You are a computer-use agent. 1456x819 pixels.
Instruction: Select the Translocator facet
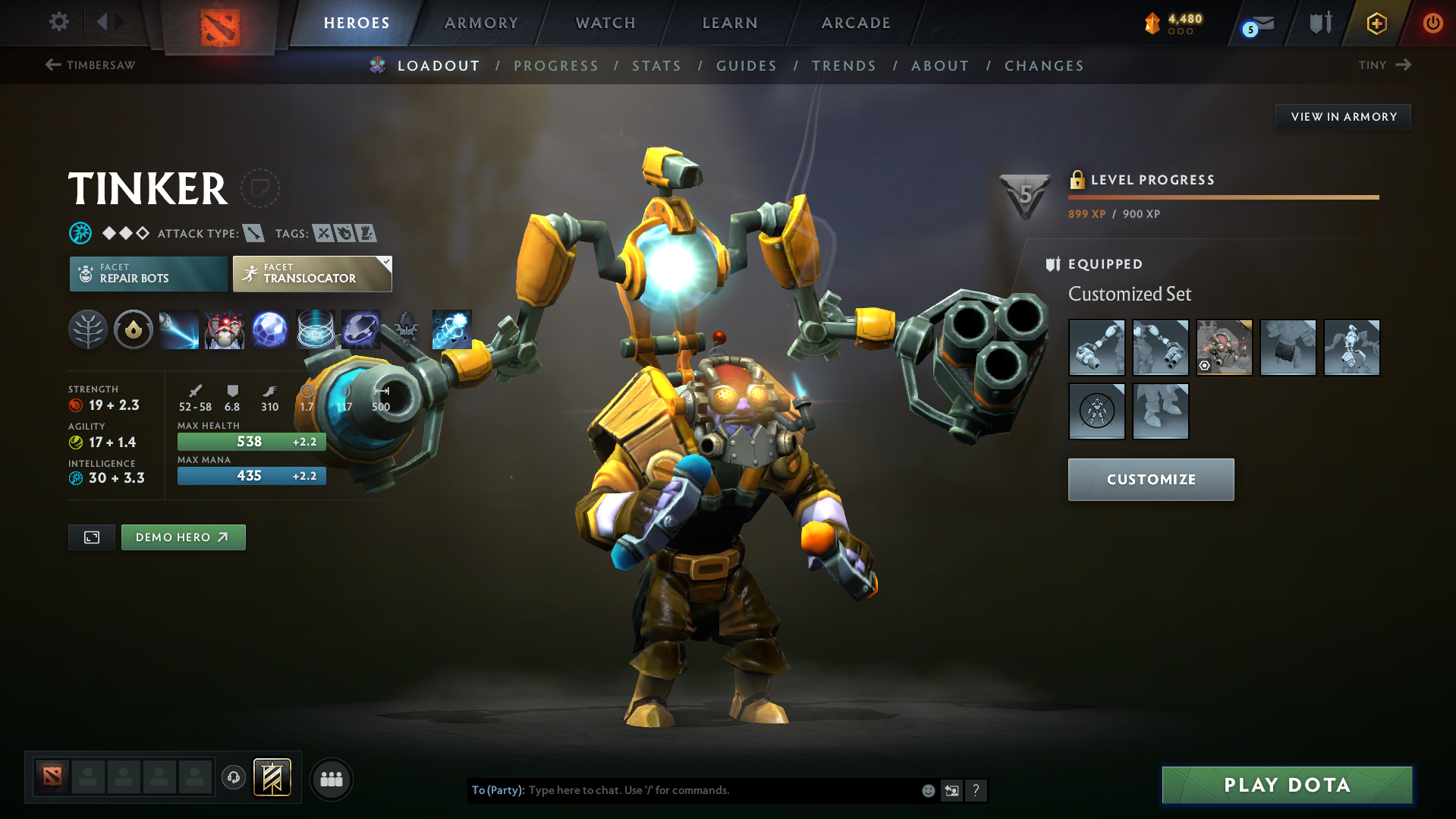click(x=311, y=273)
